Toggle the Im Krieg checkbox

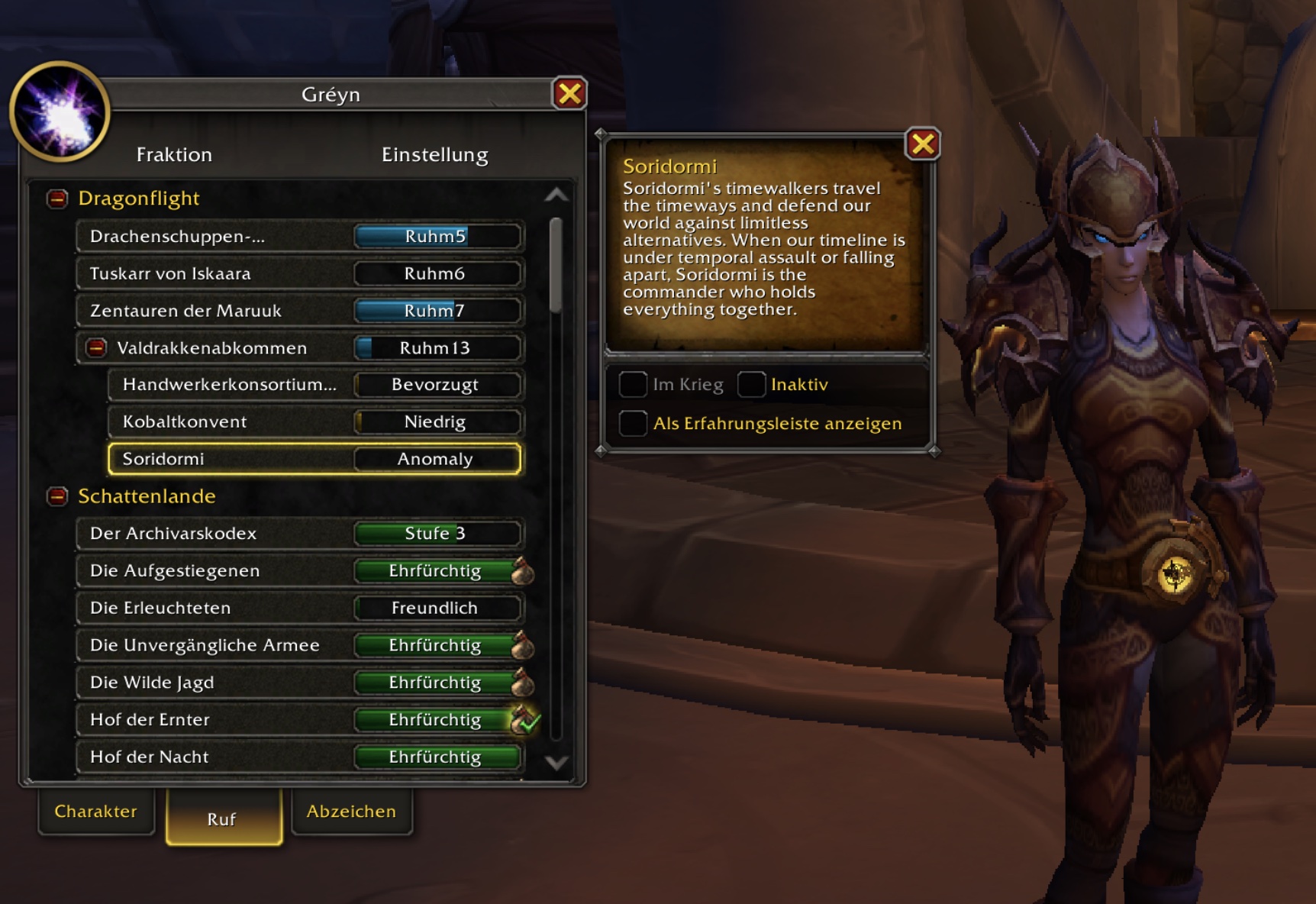[633, 384]
